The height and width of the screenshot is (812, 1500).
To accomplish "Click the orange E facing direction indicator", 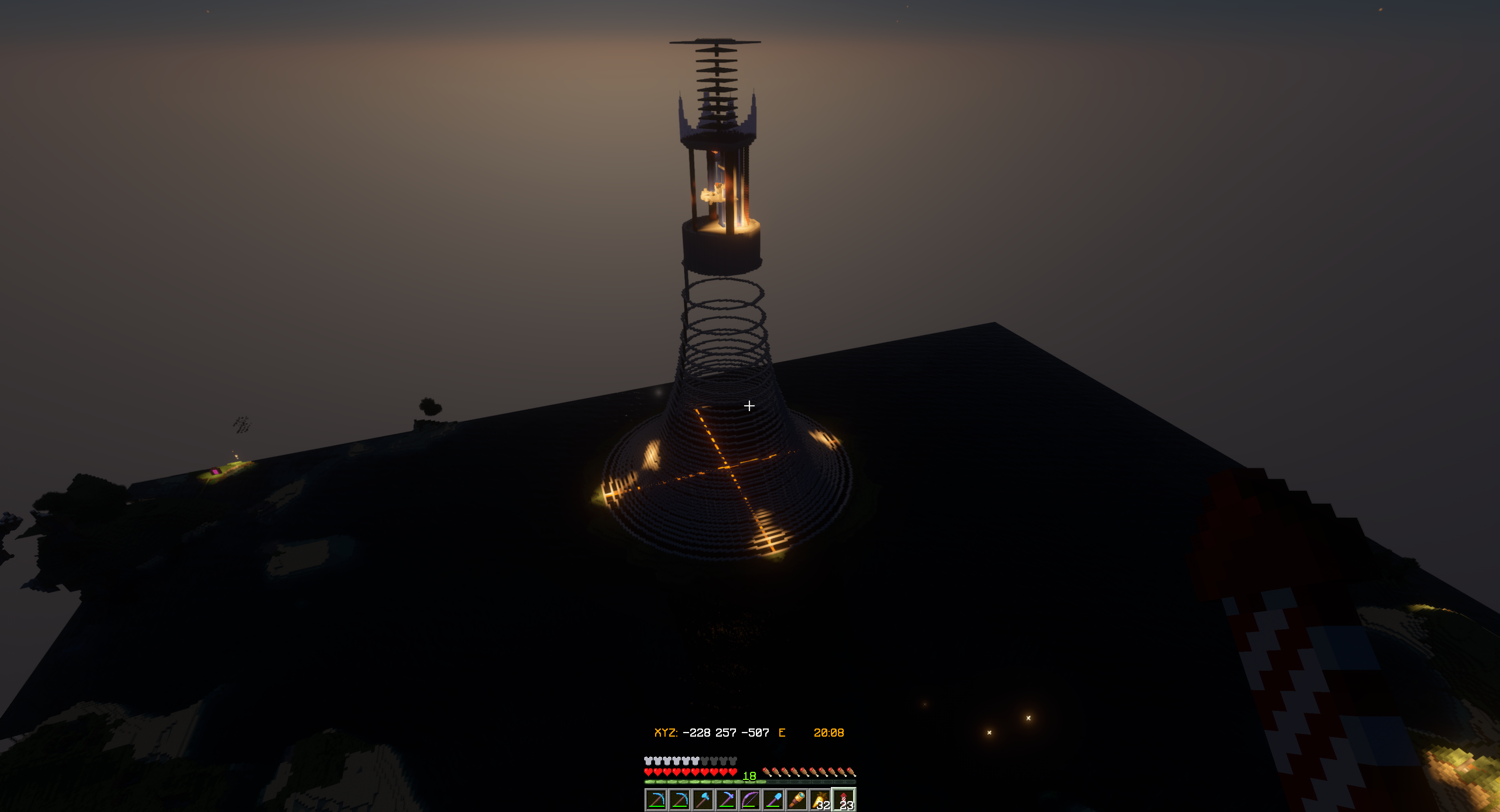I will pyautogui.click(x=782, y=732).
